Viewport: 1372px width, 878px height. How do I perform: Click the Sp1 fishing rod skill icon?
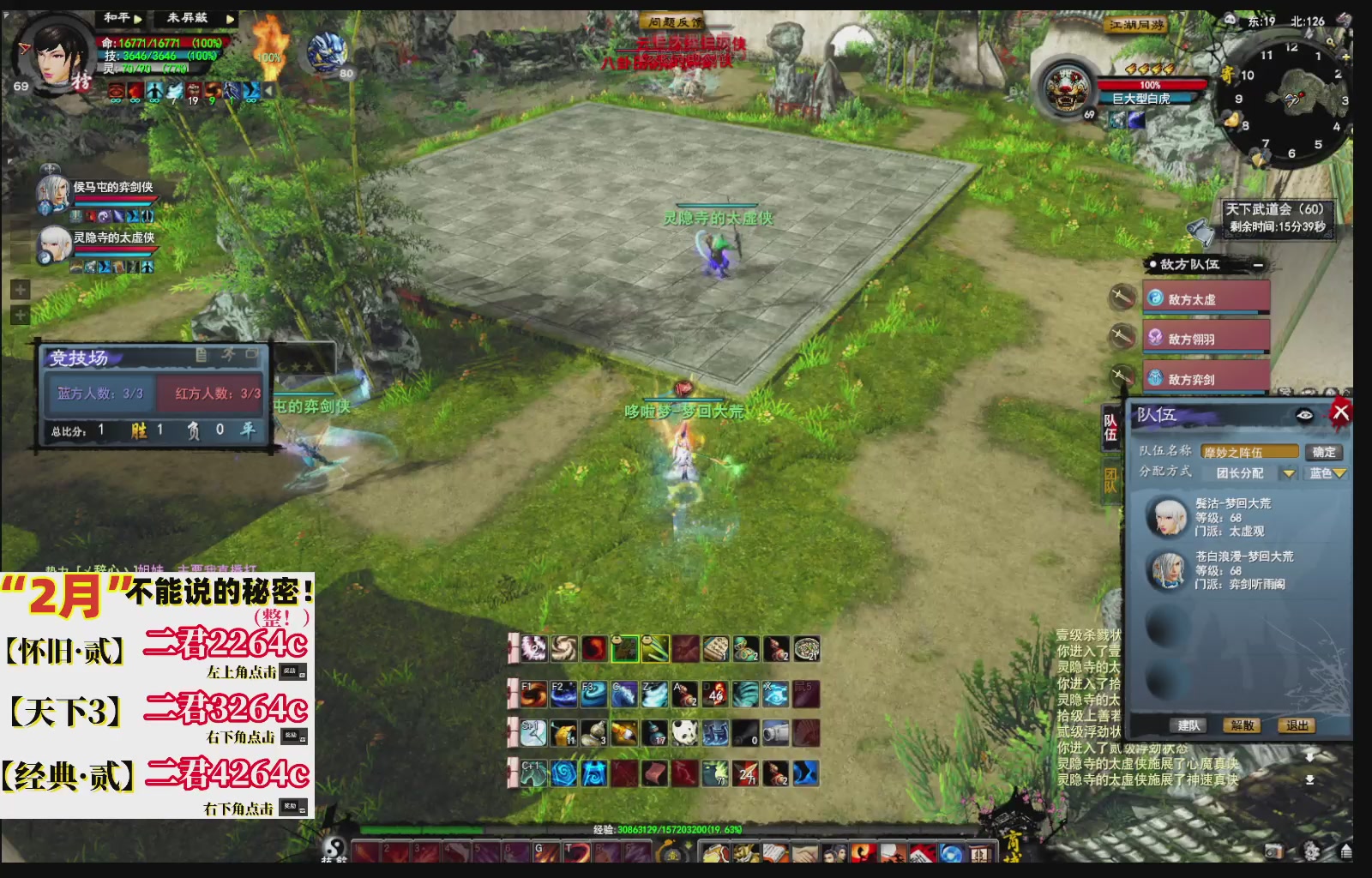pyautogui.click(x=533, y=732)
